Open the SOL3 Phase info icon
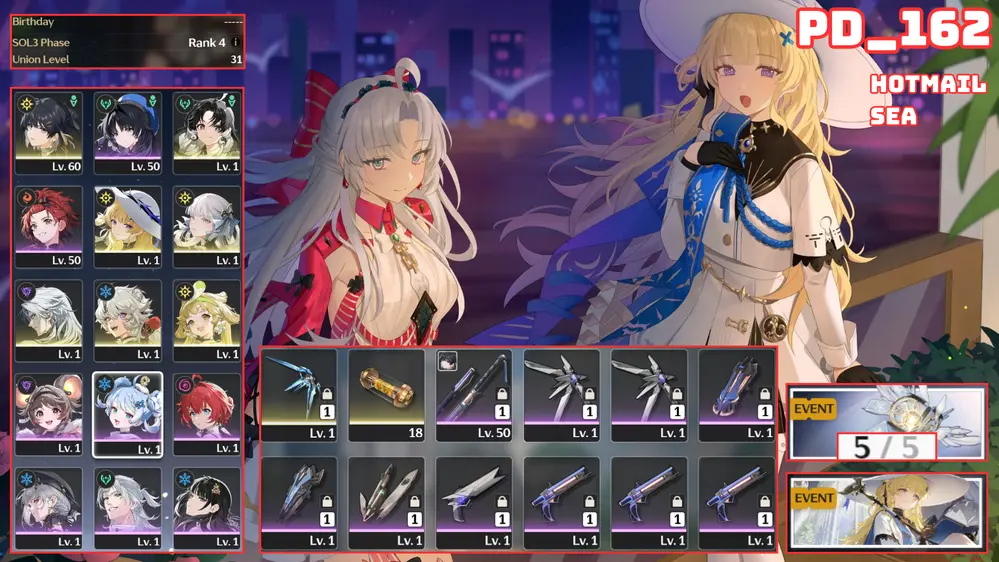 (x=236, y=43)
